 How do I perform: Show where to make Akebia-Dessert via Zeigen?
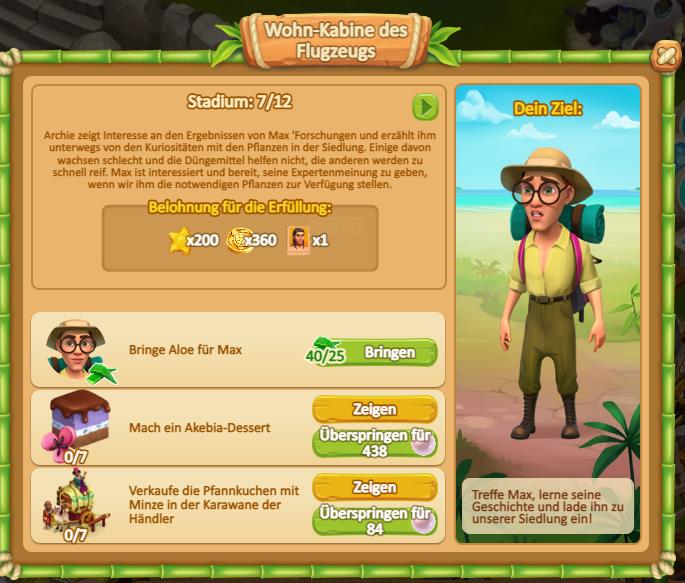click(374, 409)
